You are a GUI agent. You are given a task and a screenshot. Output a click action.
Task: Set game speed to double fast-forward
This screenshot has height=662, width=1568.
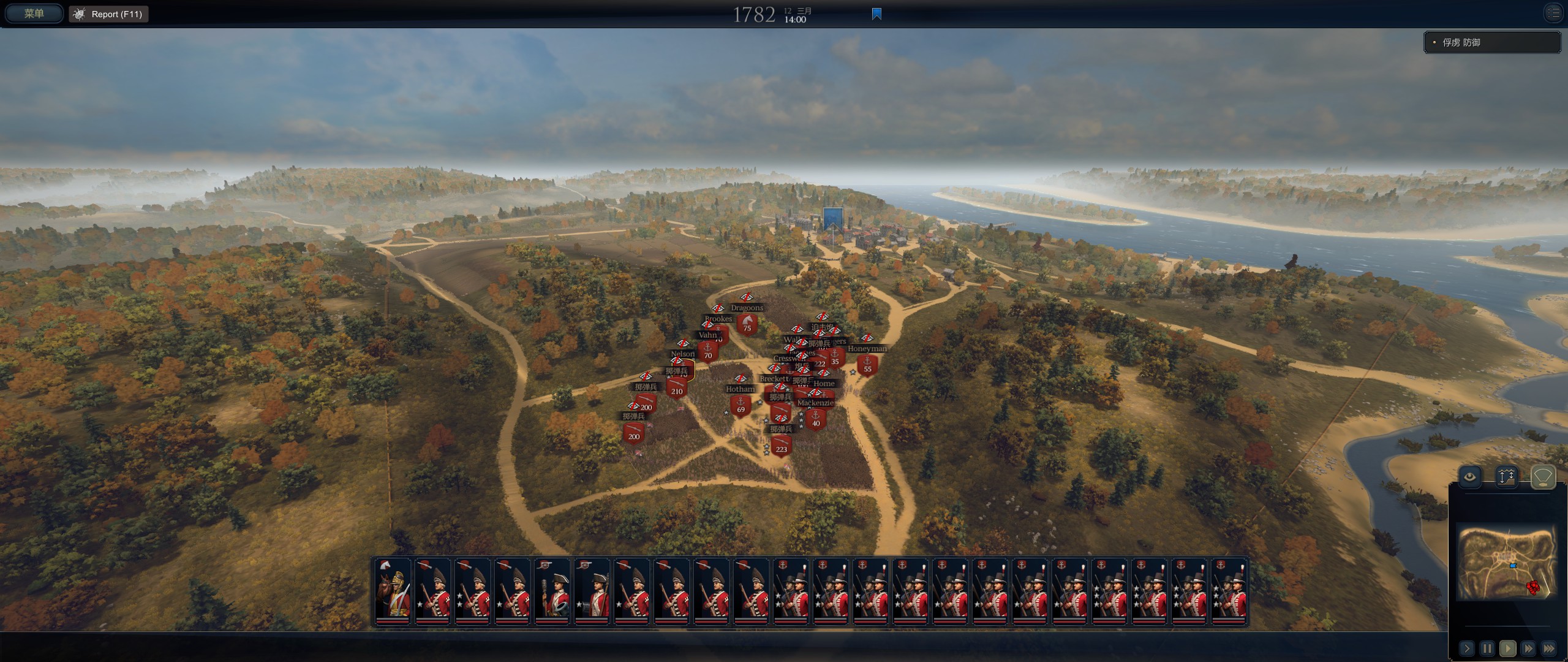[1528, 648]
